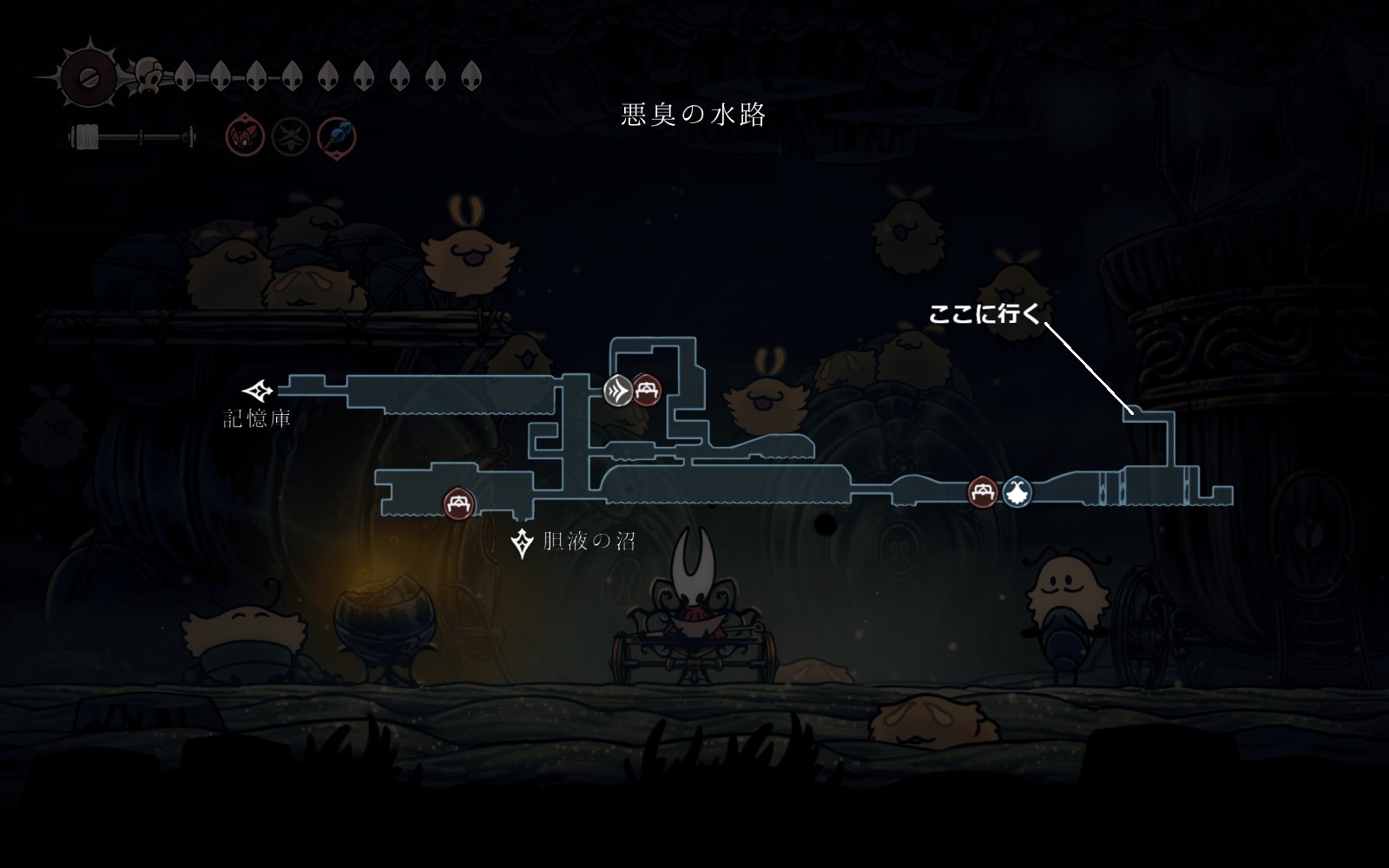Click the bench marker beside the grey arrow marker
Screen dimensions: 1389x868
click(646, 391)
